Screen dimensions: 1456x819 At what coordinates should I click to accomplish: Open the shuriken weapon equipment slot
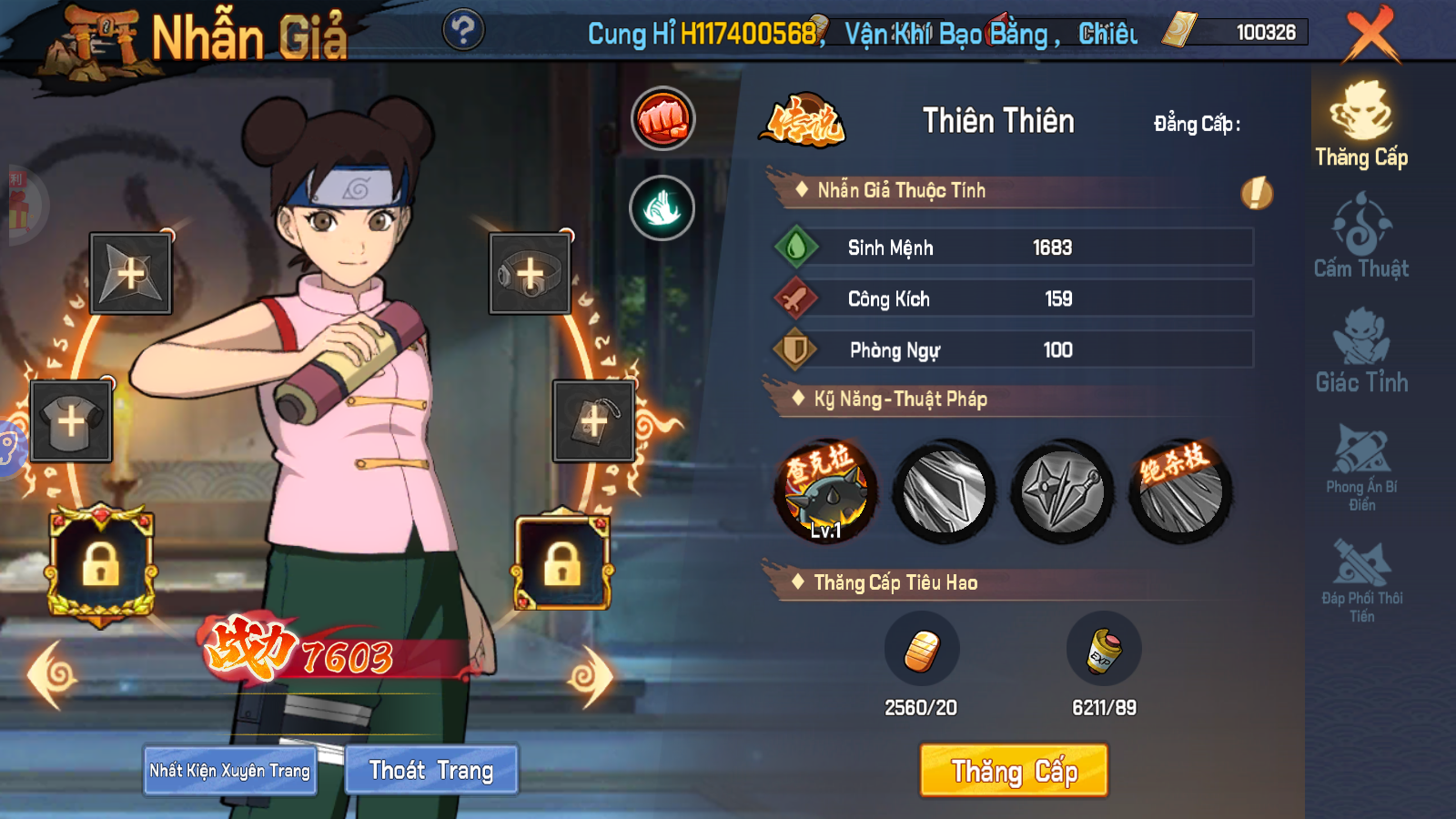[129, 273]
